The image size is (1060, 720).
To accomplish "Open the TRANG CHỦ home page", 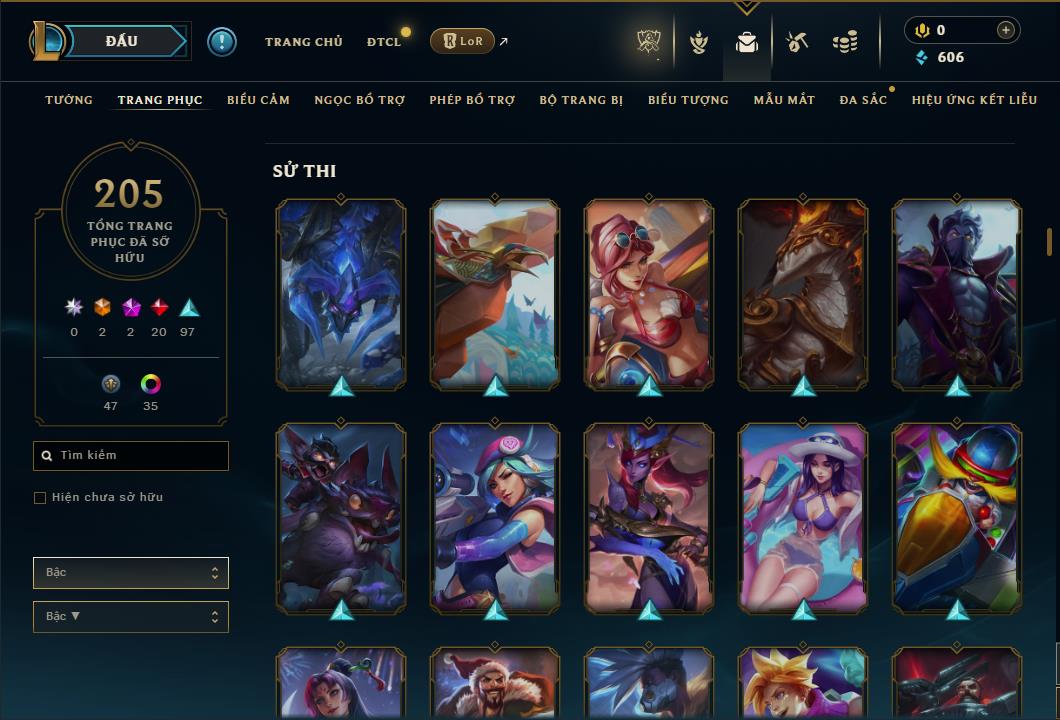I will click(x=303, y=42).
